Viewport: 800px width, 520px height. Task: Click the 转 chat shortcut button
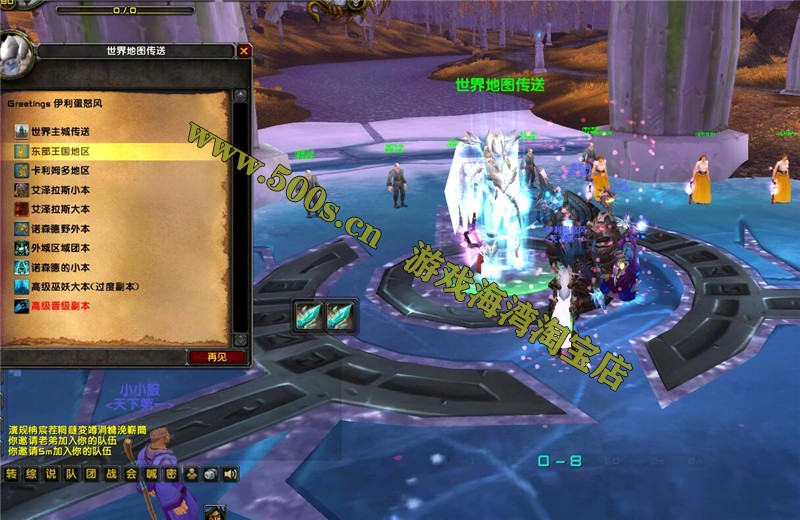point(11,474)
